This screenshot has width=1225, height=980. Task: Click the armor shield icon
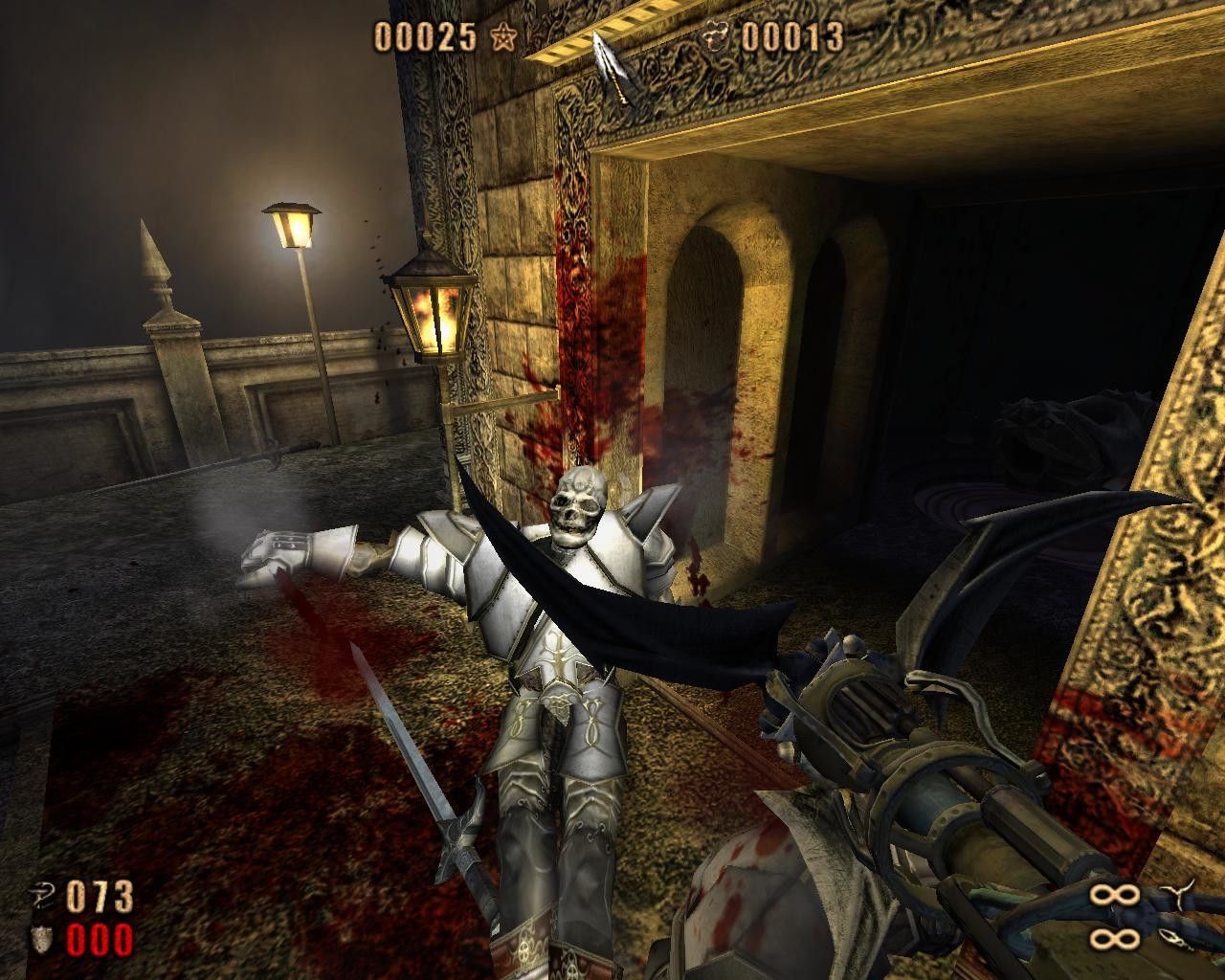(x=46, y=940)
